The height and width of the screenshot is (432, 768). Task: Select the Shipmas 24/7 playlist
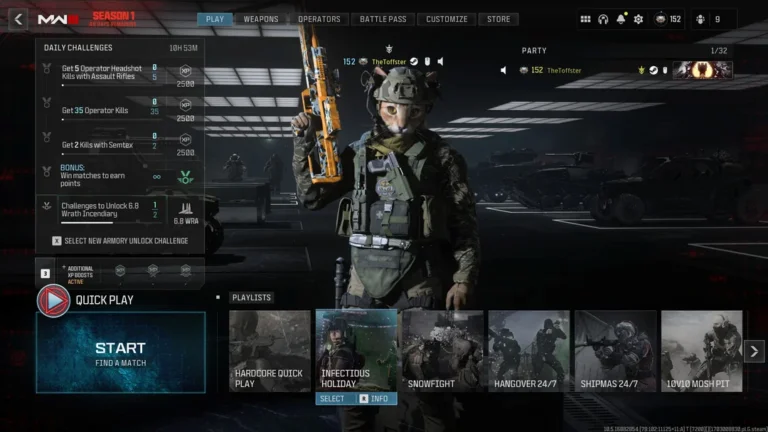click(x=615, y=350)
